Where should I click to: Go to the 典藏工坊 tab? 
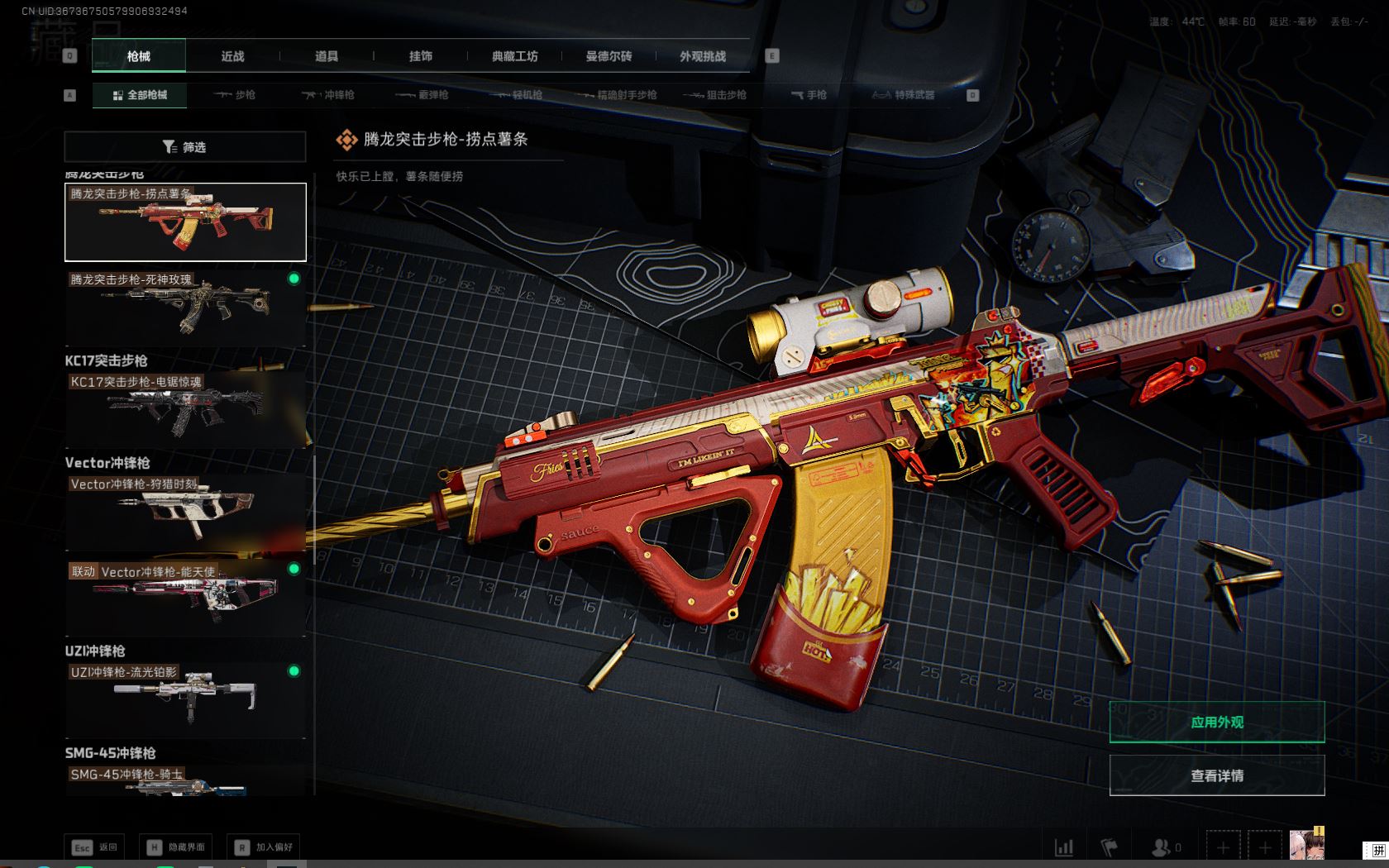pos(514,56)
